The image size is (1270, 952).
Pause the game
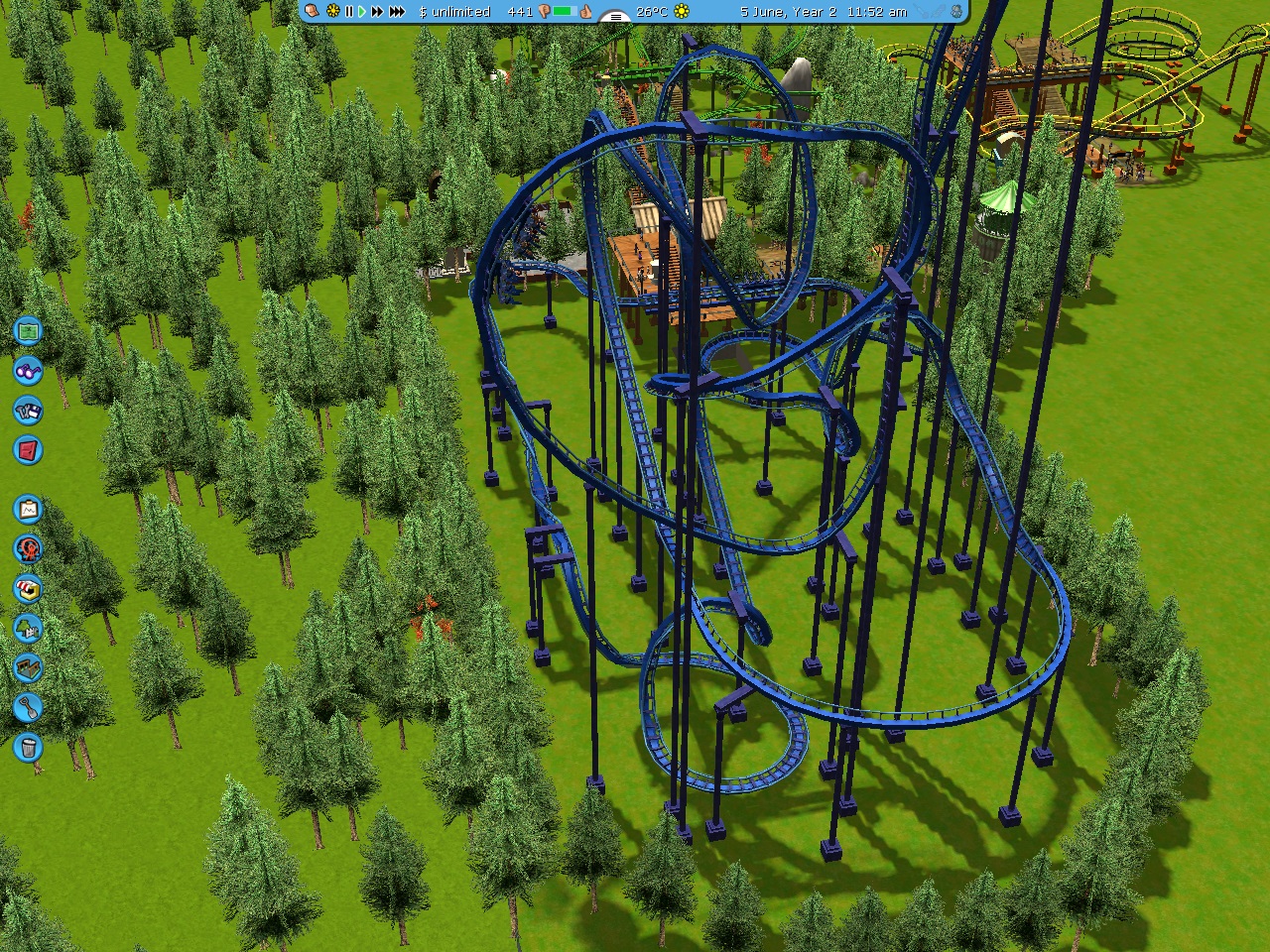[x=348, y=12]
